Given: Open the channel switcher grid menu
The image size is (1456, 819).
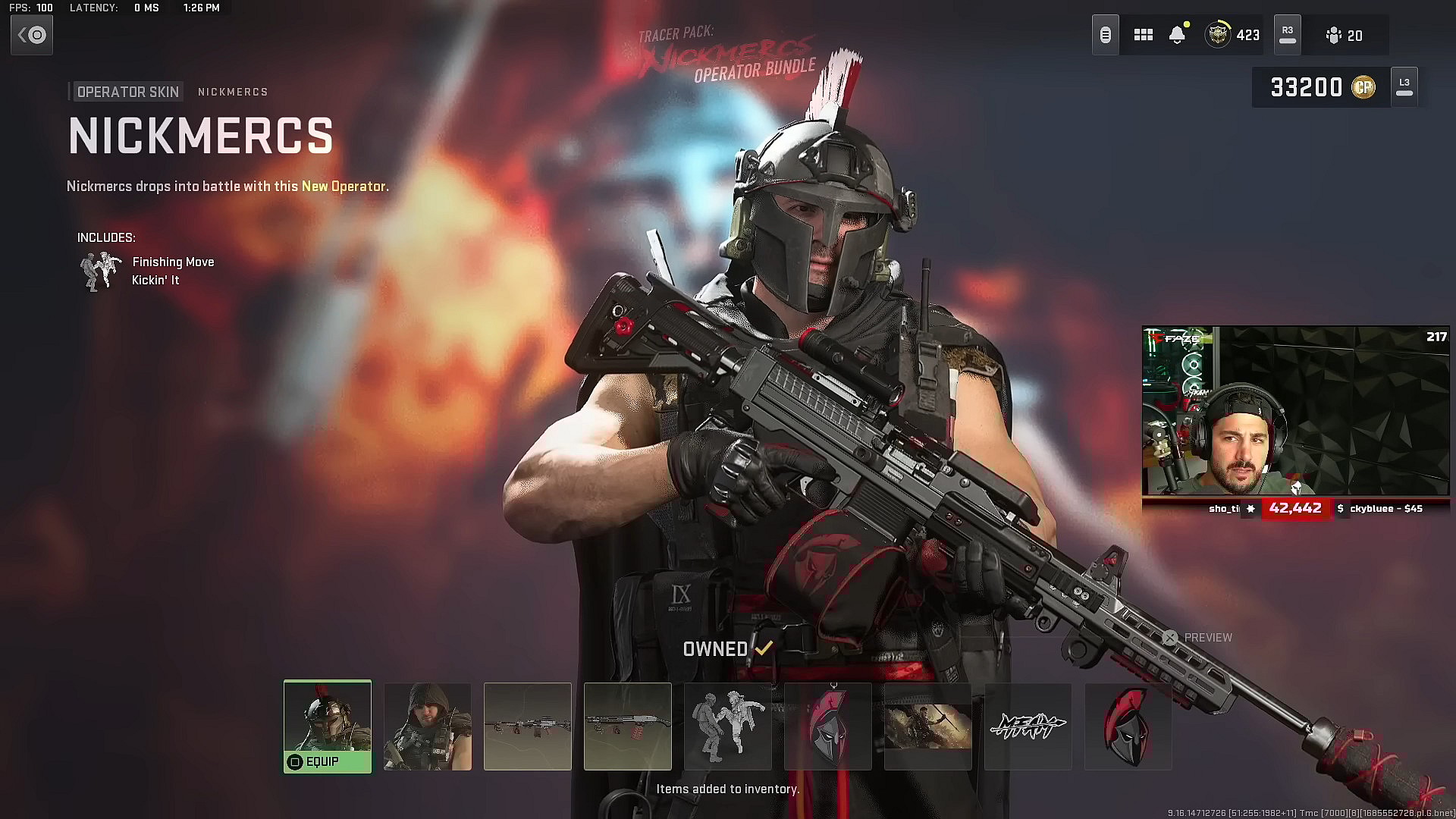Looking at the screenshot, I should [1143, 35].
